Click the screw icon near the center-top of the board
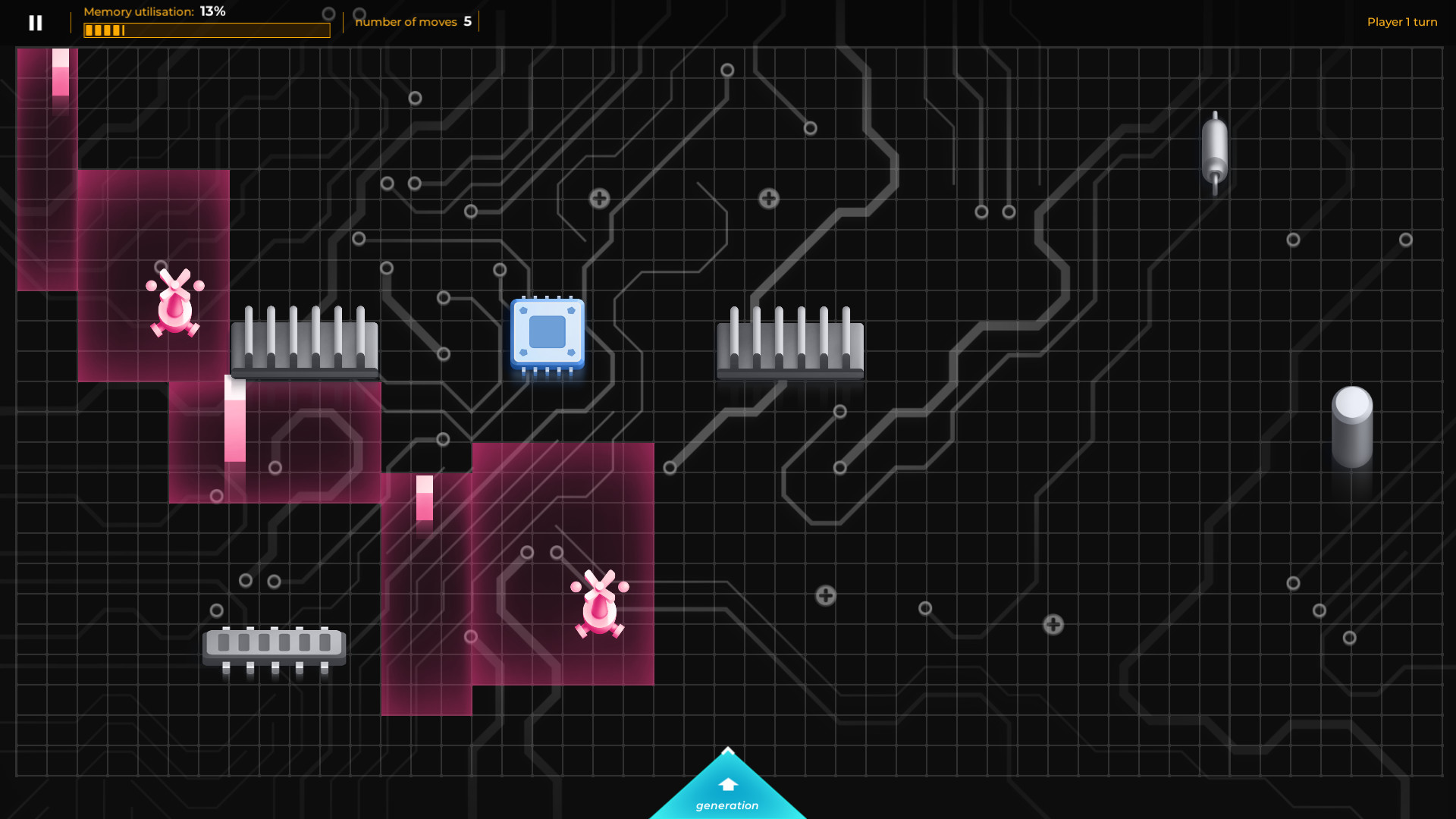 598,198
